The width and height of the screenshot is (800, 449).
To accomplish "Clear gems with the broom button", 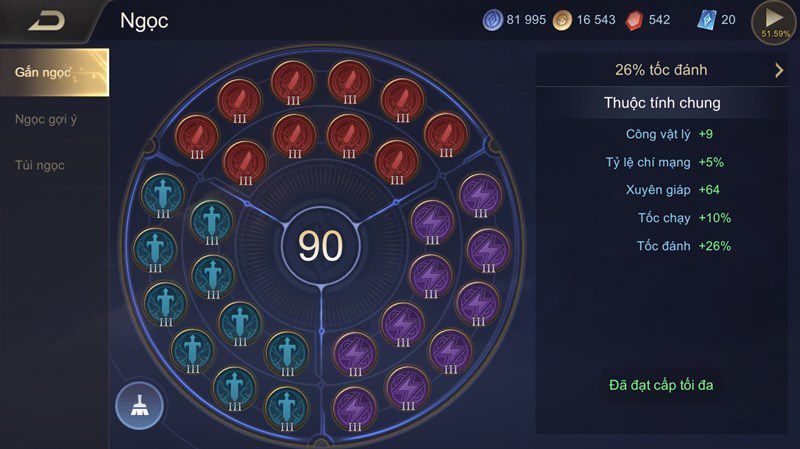I will [139, 405].
